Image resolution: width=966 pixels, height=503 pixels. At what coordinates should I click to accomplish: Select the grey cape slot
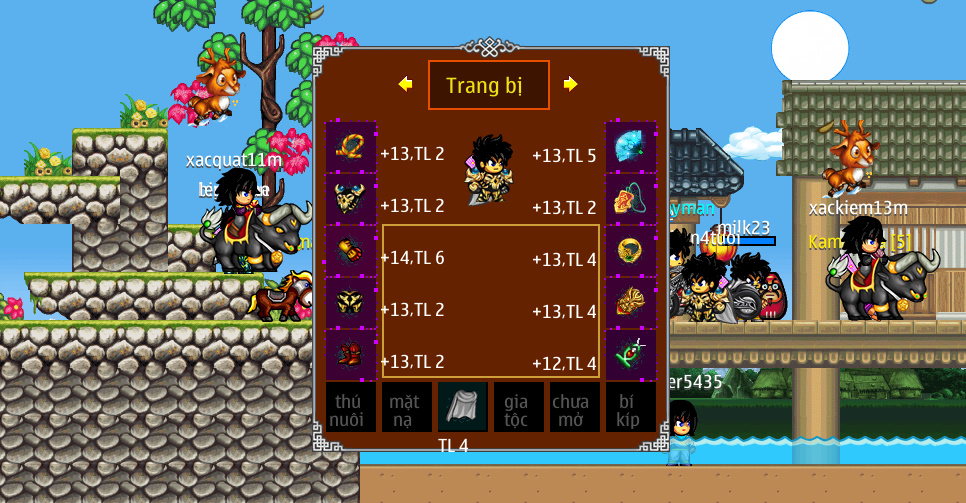(463, 407)
